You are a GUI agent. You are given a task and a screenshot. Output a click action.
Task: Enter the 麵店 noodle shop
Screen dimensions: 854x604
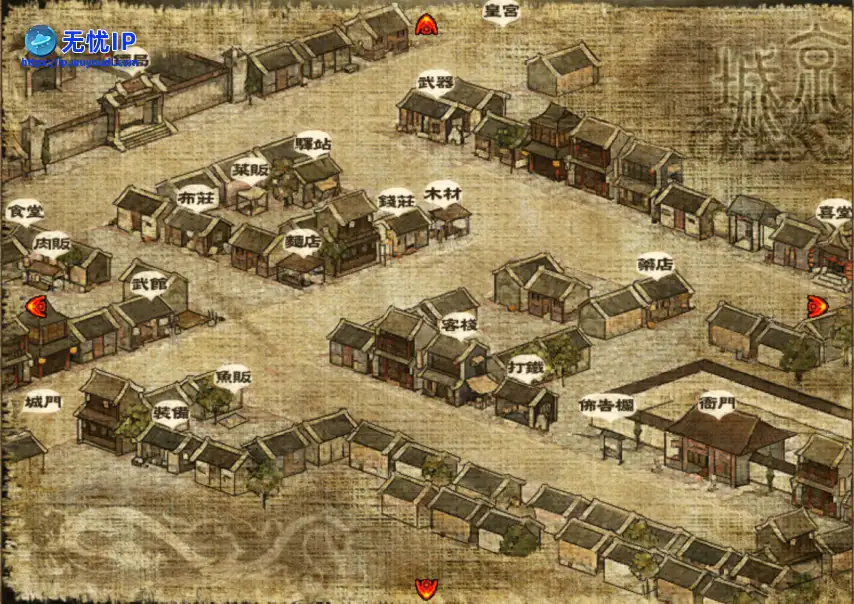(x=303, y=240)
